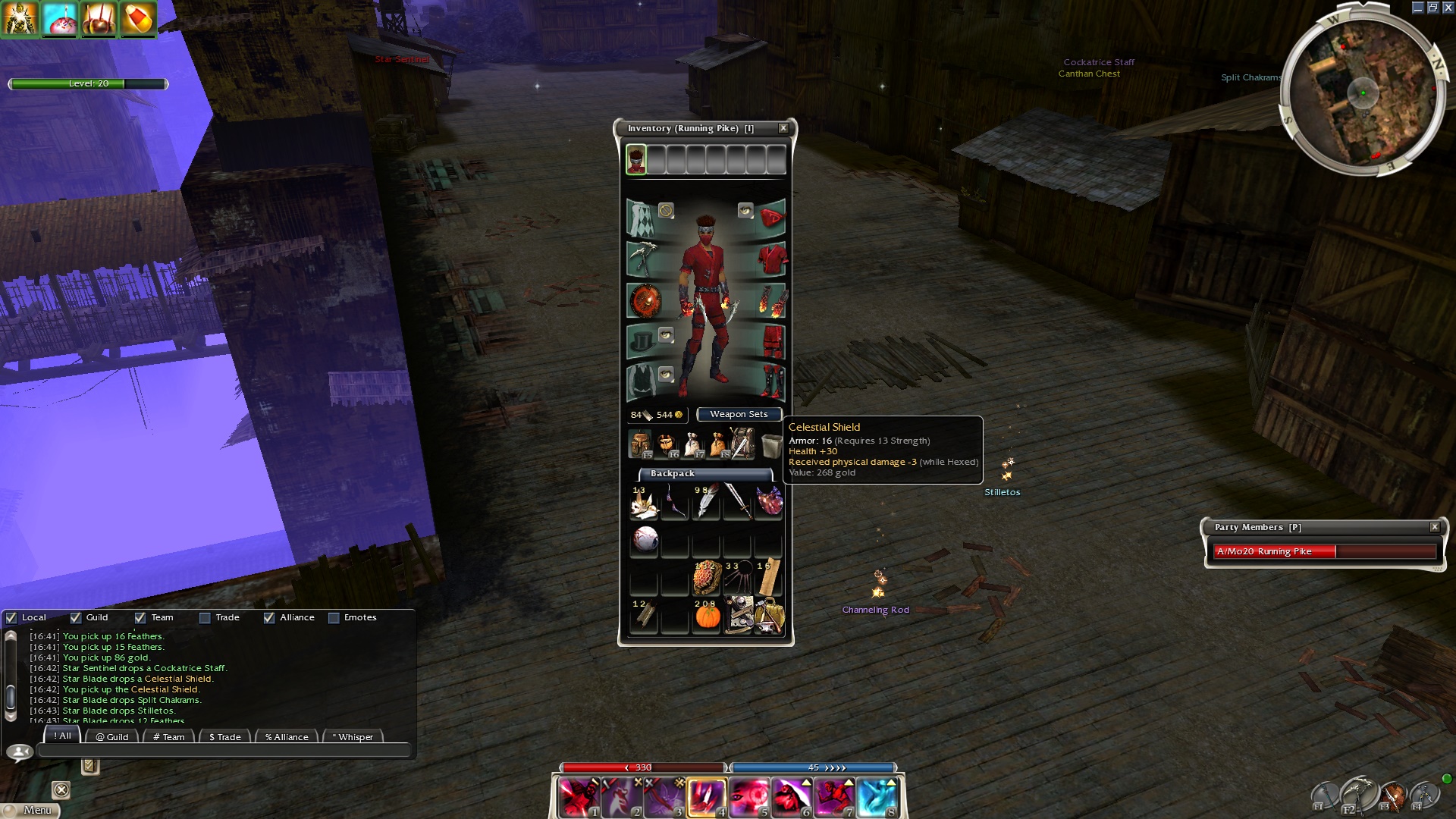Image resolution: width=1456 pixels, height=819 pixels.
Task: Toggle the Emotes chat filter checkbox
Action: pos(334,617)
